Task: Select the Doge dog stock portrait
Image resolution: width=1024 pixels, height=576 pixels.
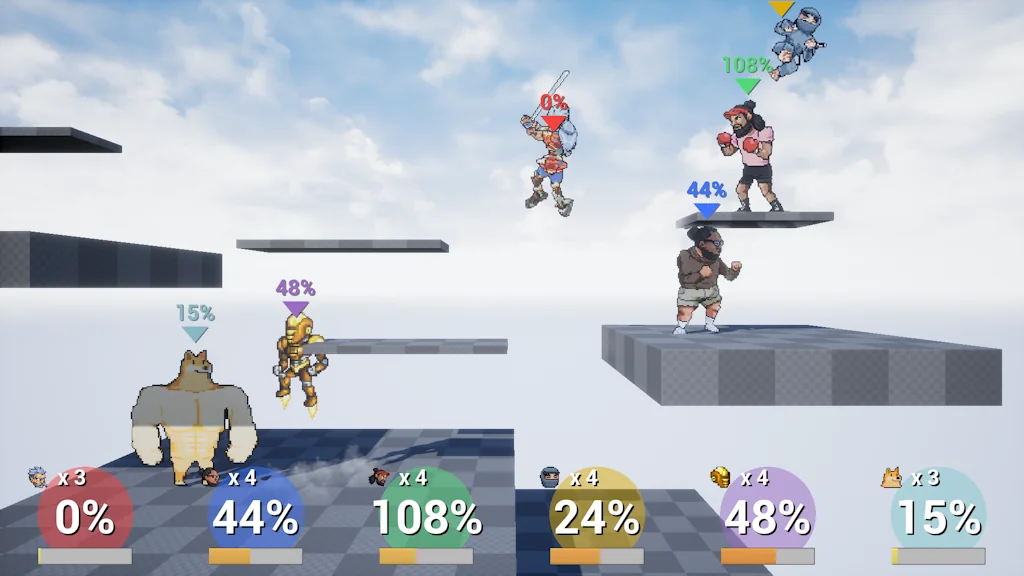Action: click(x=892, y=477)
